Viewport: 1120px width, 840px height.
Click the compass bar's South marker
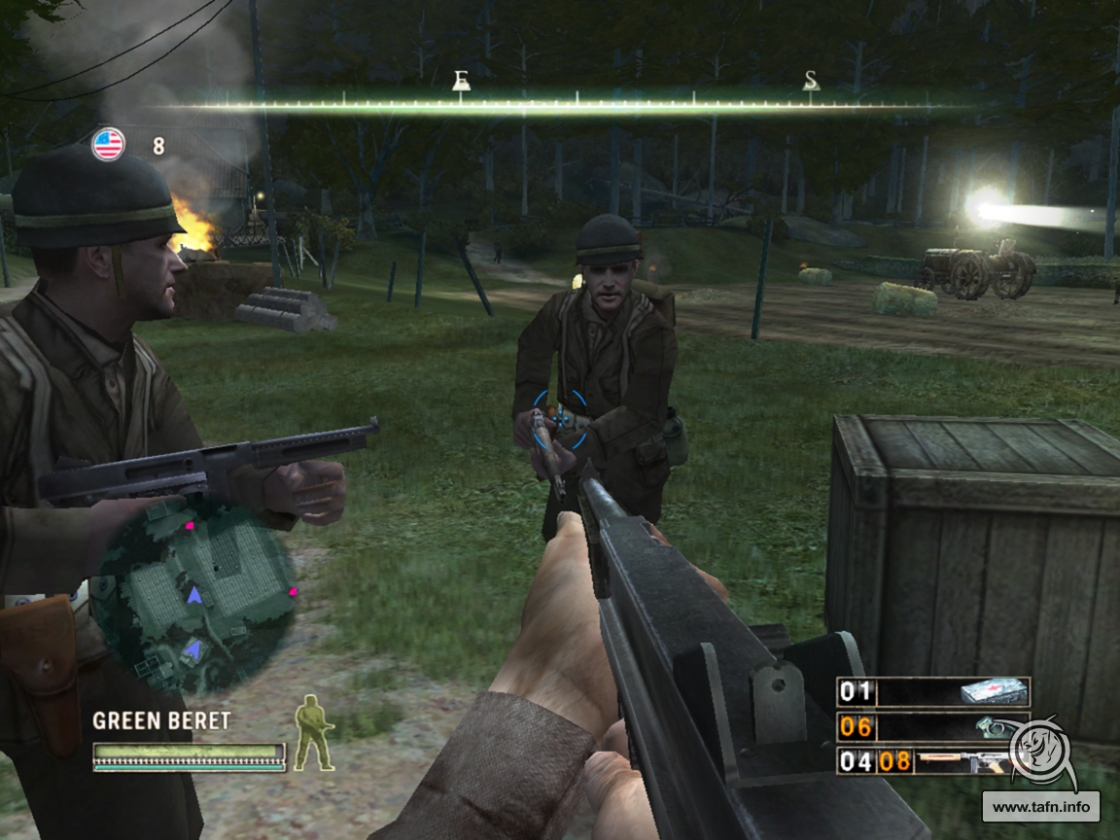pos(811,81)
